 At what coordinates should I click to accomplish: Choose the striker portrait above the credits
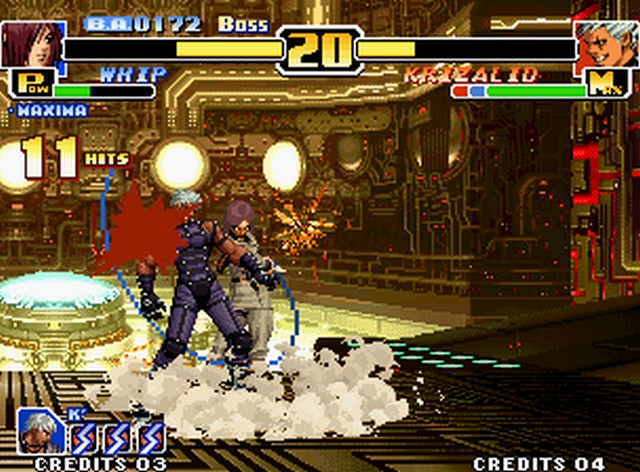point(40,432)
